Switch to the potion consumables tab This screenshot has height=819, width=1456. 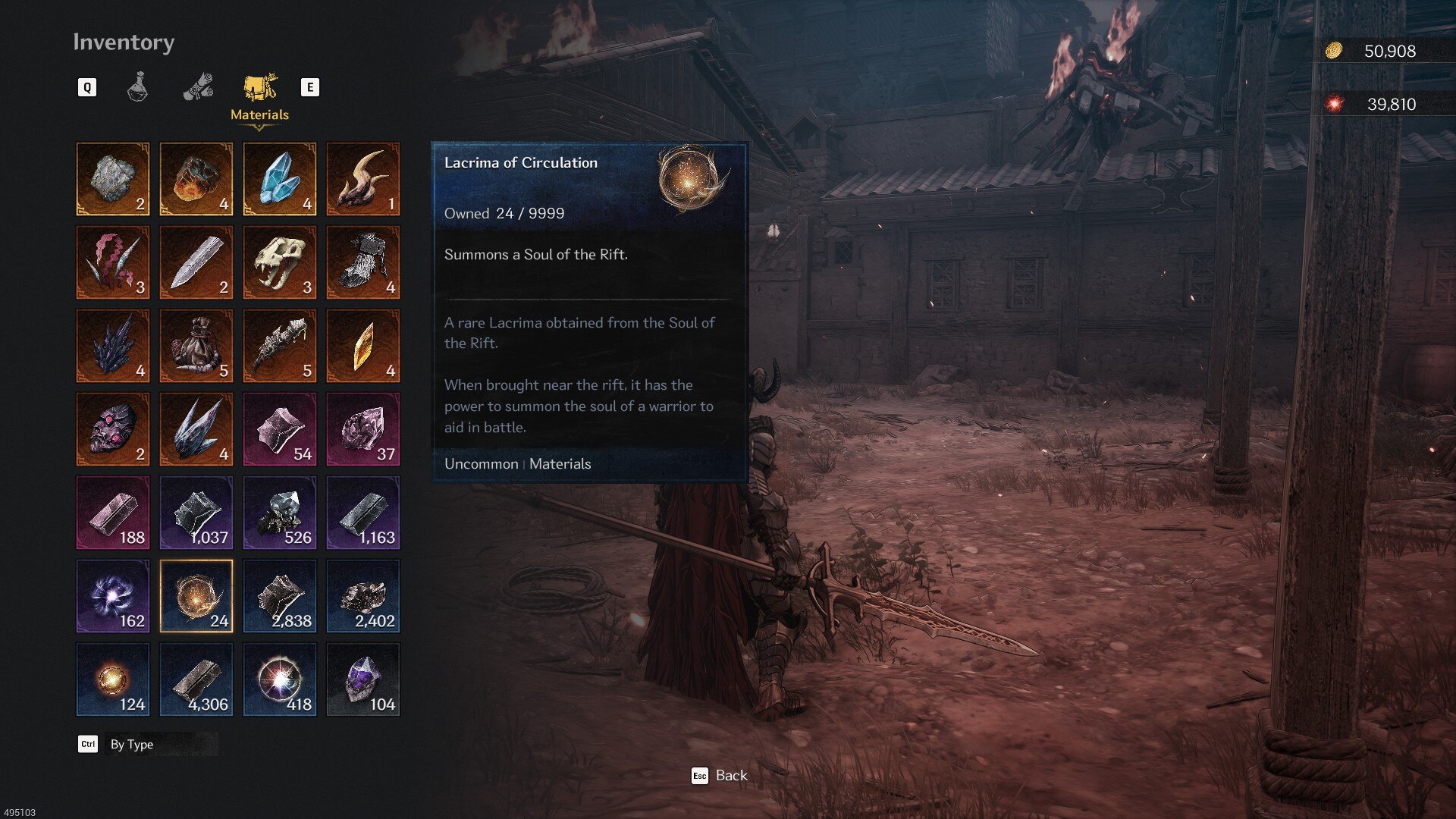[x=137, y=87]
